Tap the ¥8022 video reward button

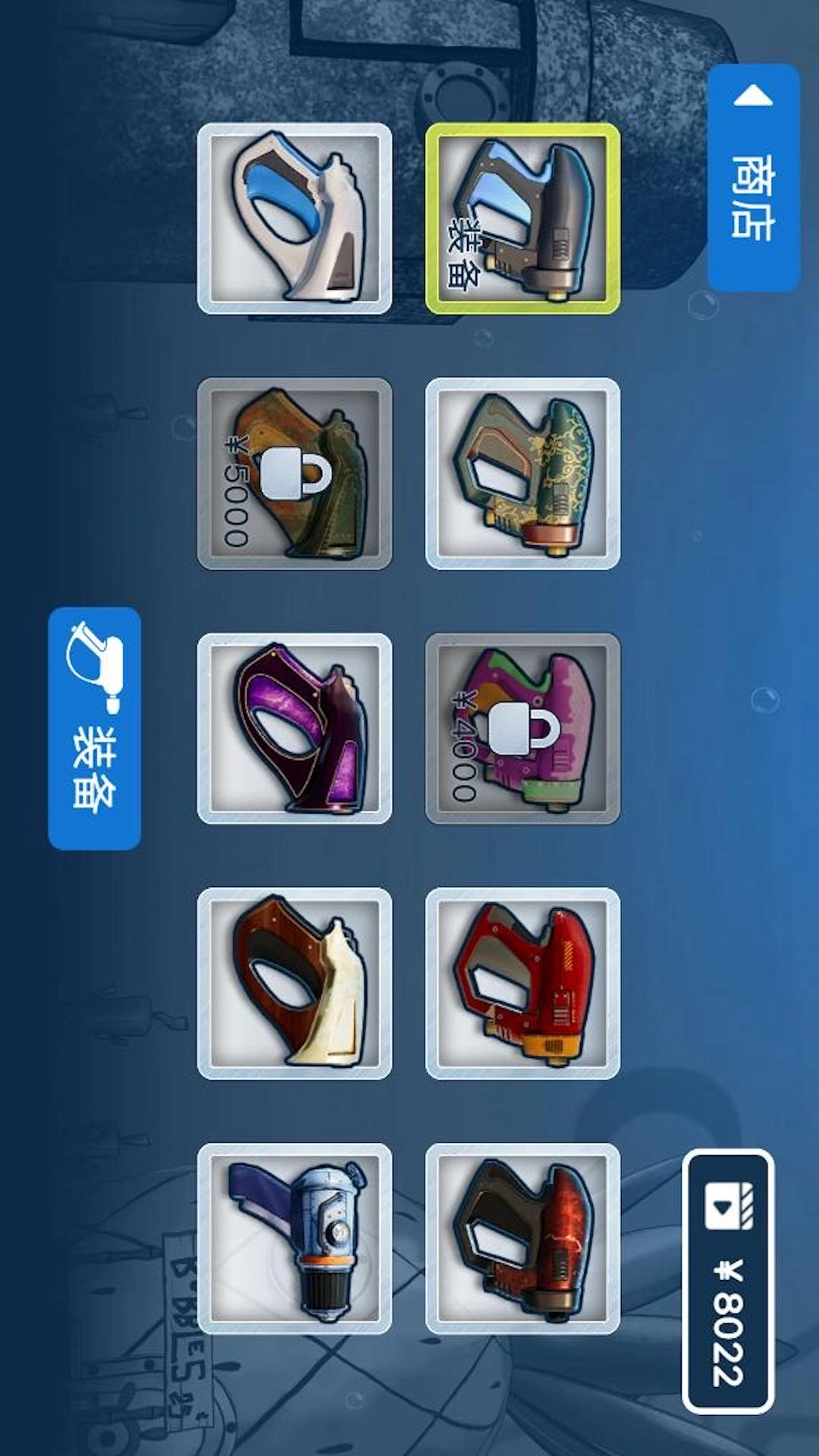click(x=728, y=1282)
